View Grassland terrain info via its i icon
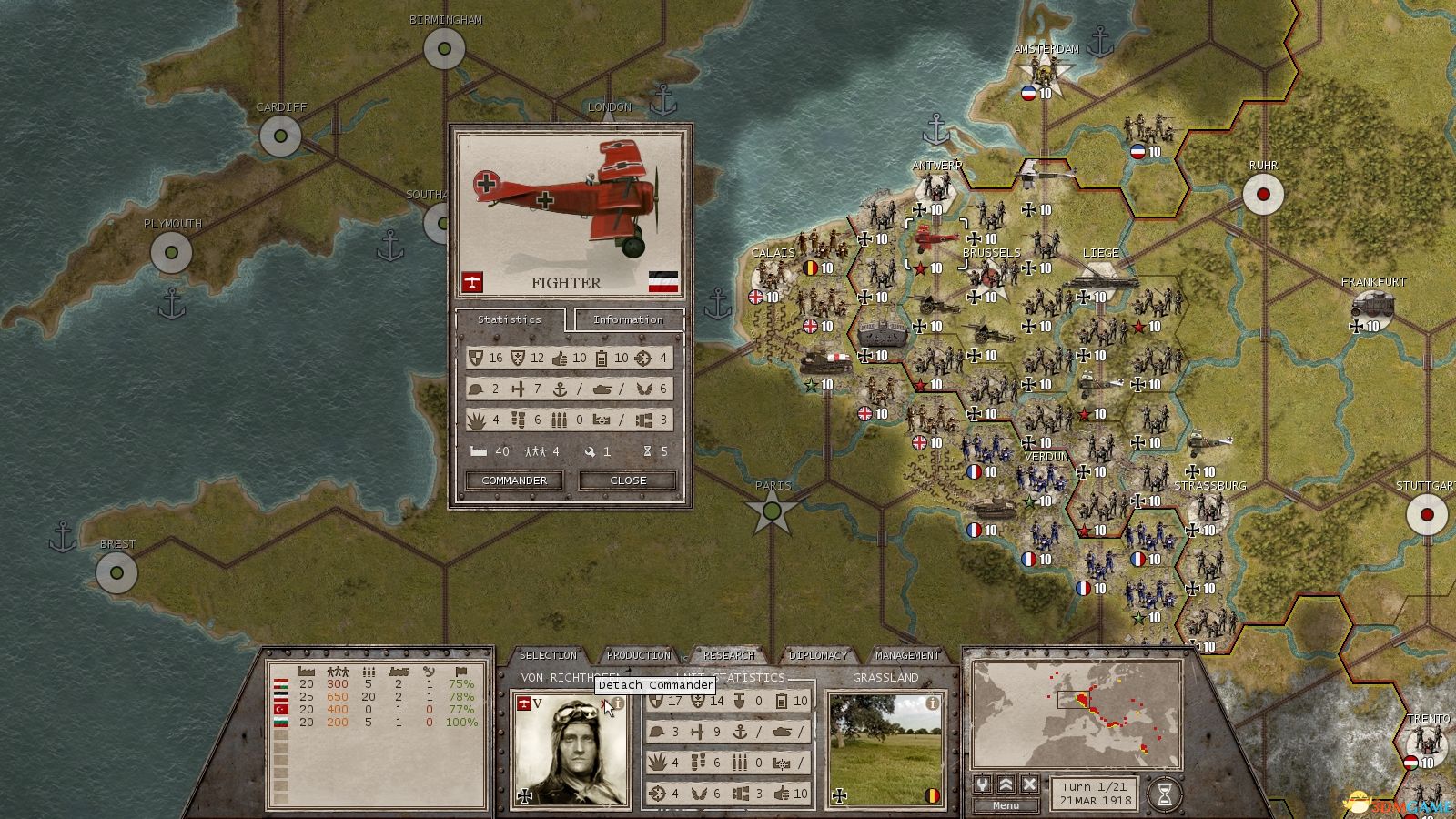 [933, 703]
